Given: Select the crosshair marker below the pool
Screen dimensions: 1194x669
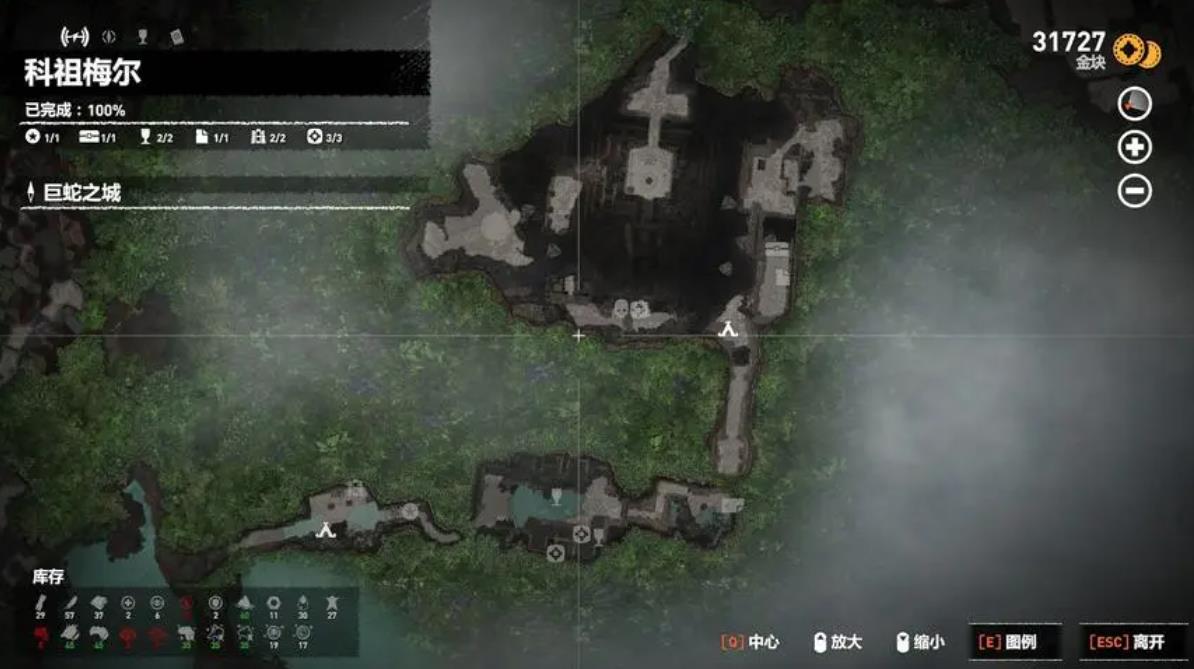Looking at the screenshot, I should (x=581, y=533).
